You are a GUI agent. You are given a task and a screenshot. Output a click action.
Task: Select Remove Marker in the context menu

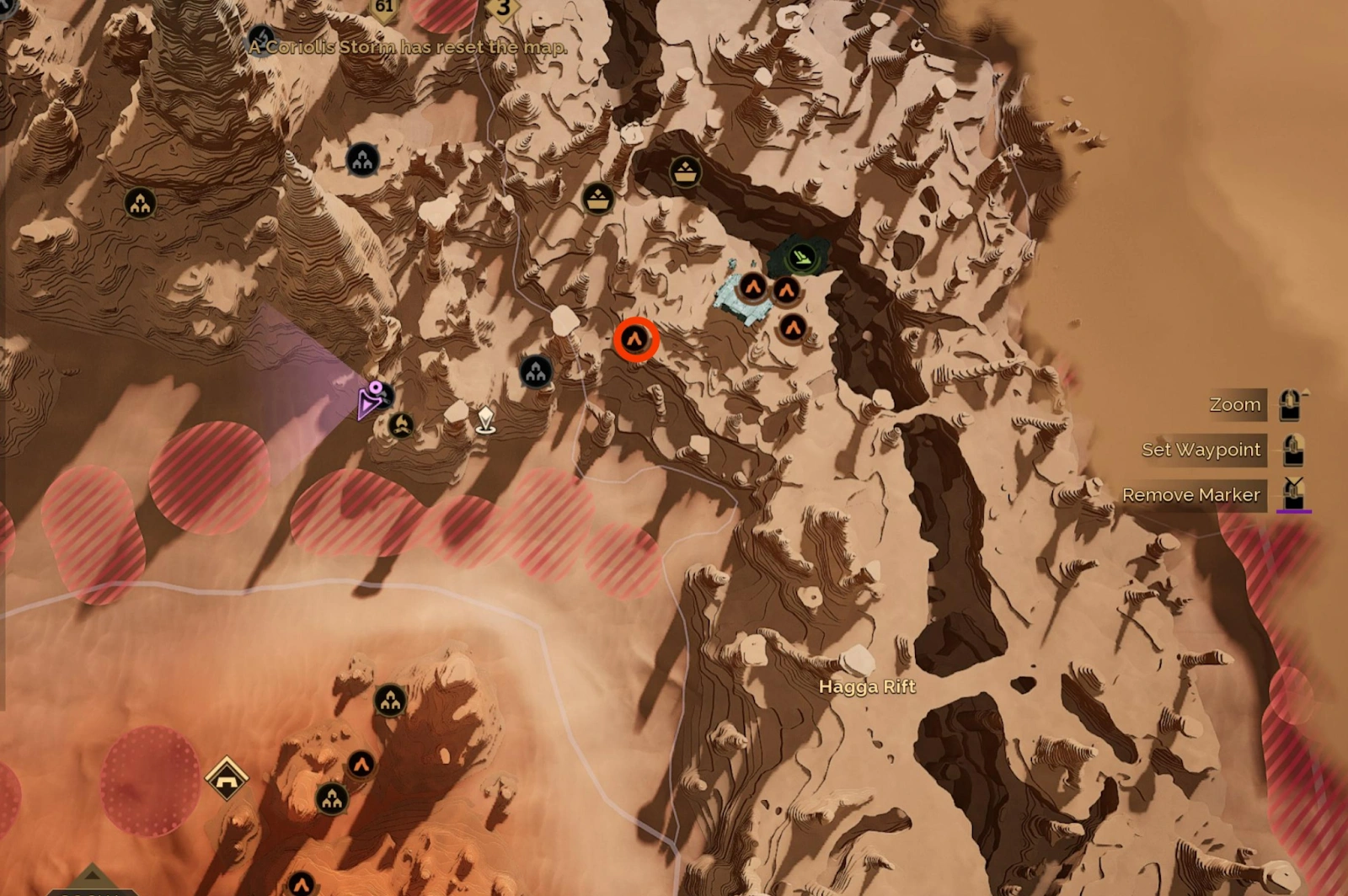pyautogui.click(x=1193, y=494)
